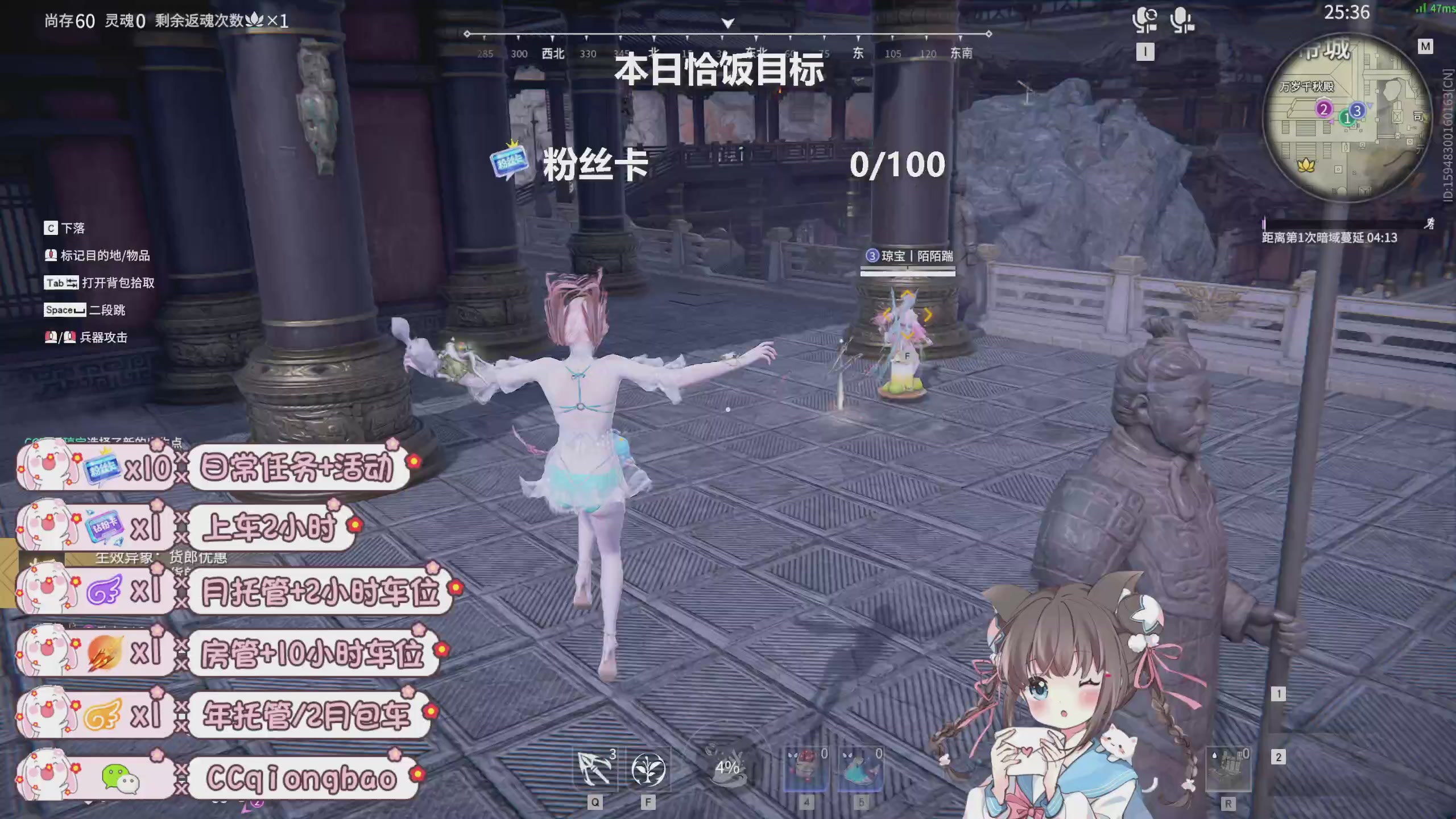This screenshot has width=1456, height=819.
Task: Click the M badge to expand the minimap
Action: pyautogui.click(x=1425, y=48)
